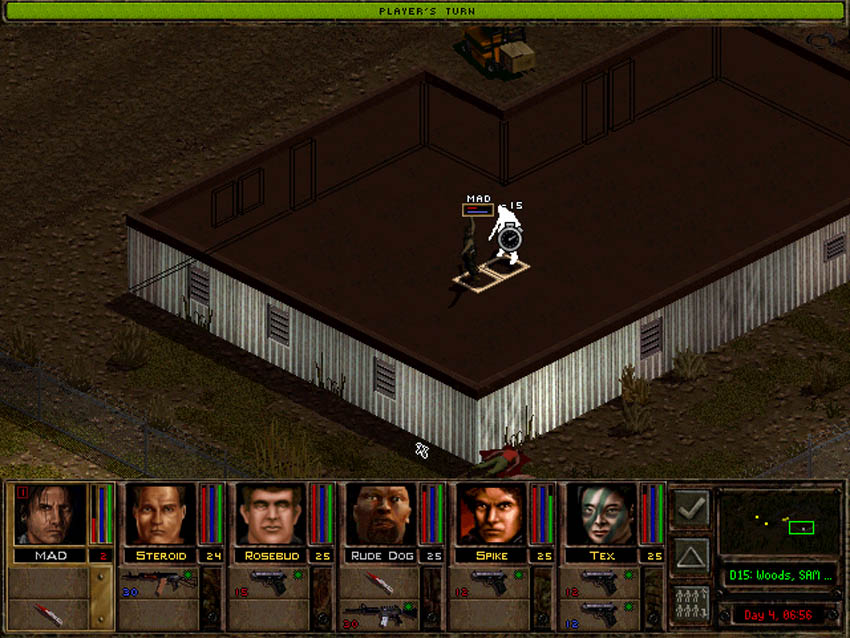Select MAD's character portrait
This screenshot has height=638, width=850.
point(49,515)
